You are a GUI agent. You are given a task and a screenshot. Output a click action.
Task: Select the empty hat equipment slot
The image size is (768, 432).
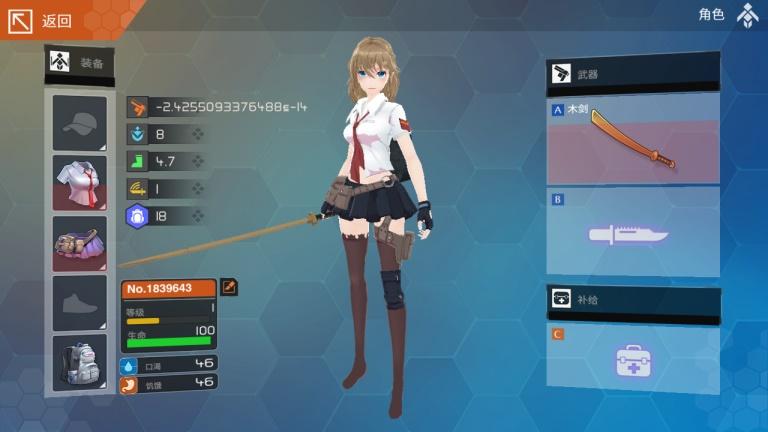(x=79, y=123)
